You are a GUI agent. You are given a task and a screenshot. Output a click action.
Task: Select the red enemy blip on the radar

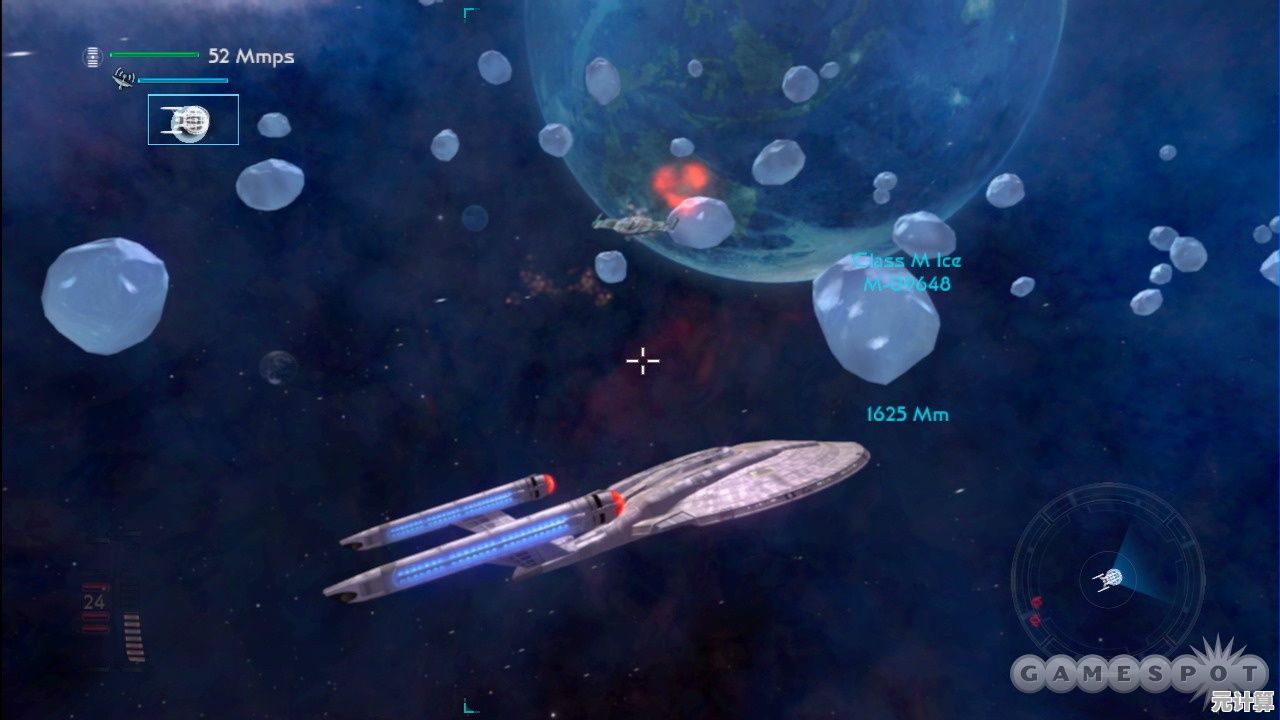[1036, 600]
